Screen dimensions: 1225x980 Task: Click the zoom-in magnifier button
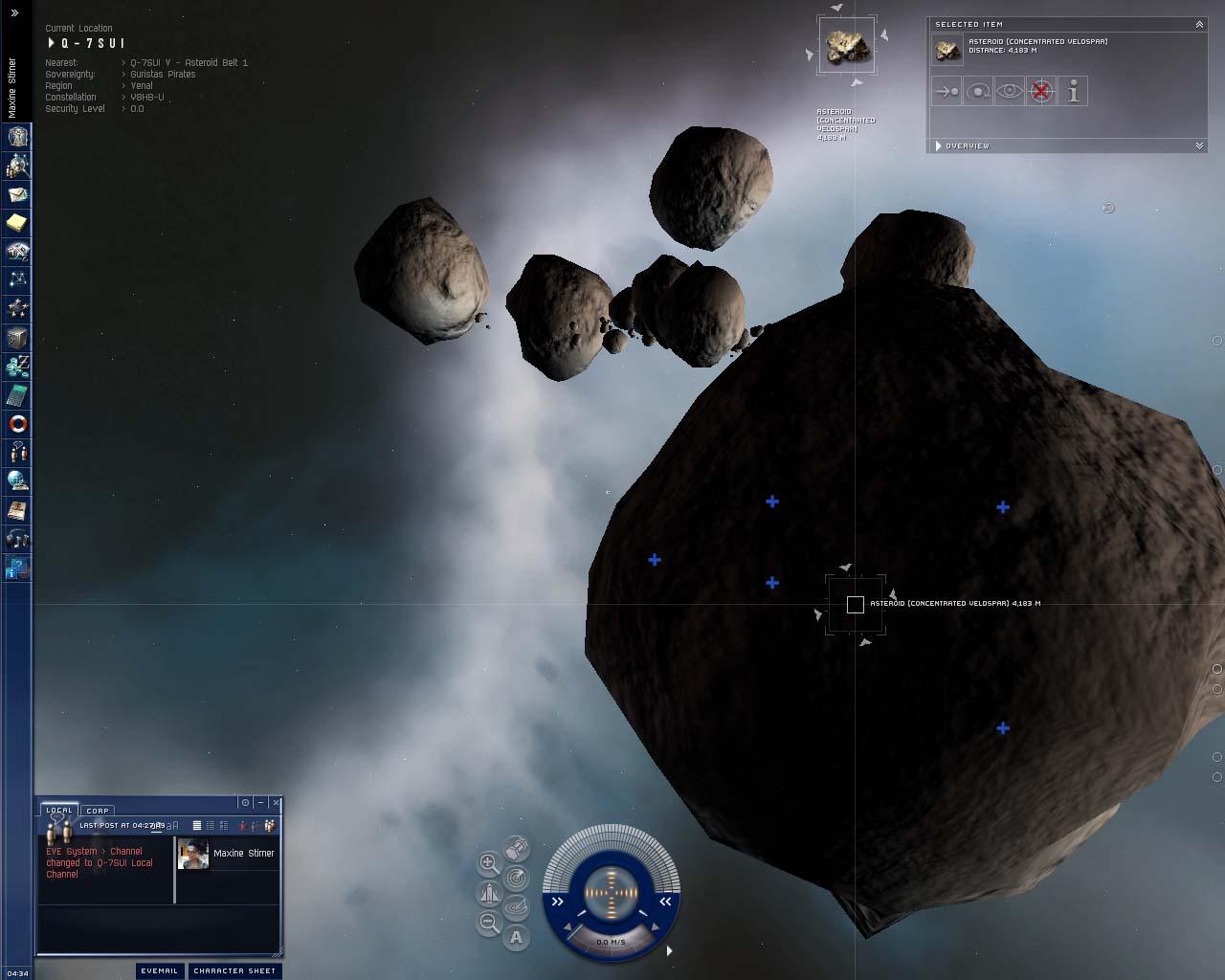pyautogui.click(x=489, y=863)
